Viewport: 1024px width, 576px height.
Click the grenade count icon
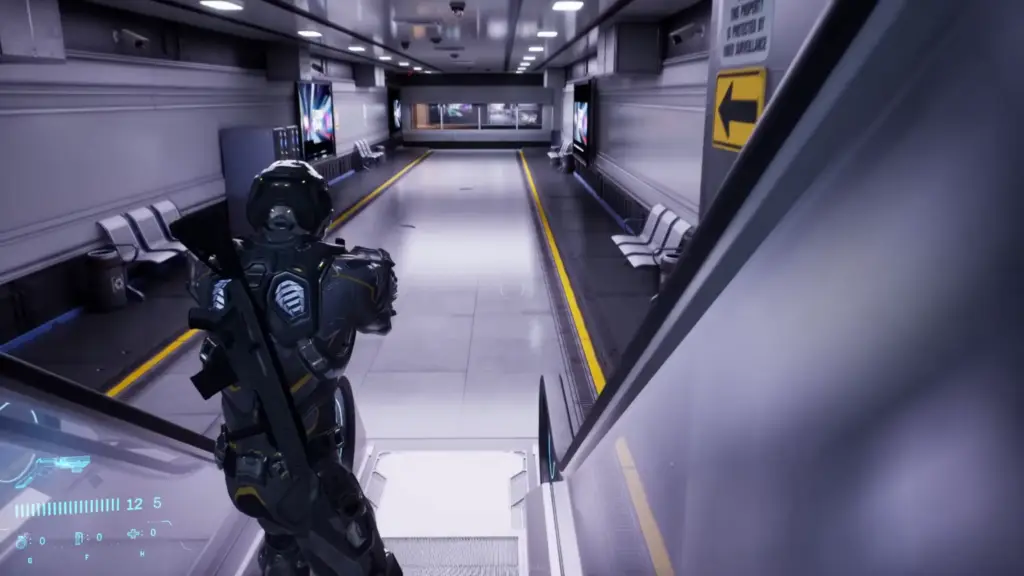tap(22, 540)
